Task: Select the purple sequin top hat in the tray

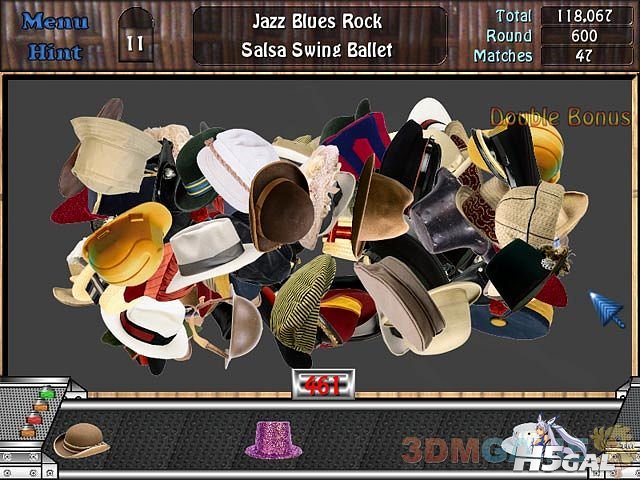Action: [x=273, y=439]
